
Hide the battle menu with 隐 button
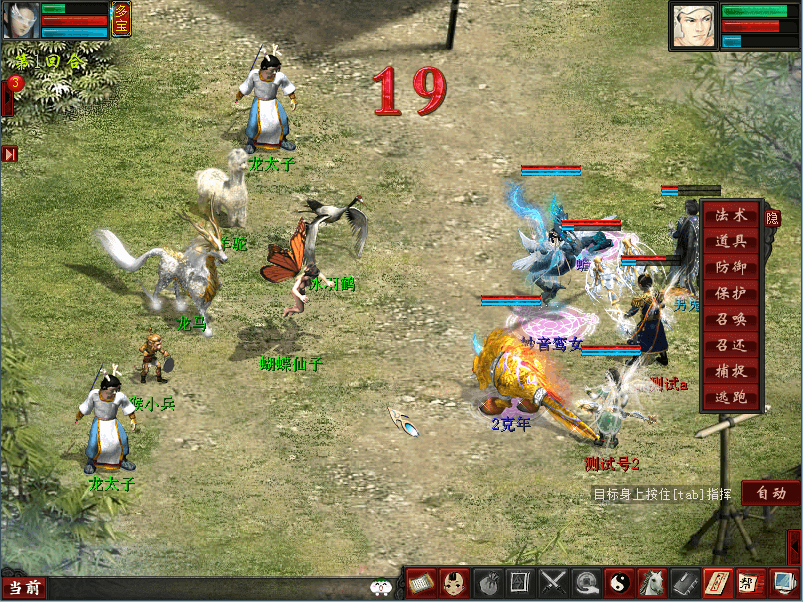pos(773,217)
